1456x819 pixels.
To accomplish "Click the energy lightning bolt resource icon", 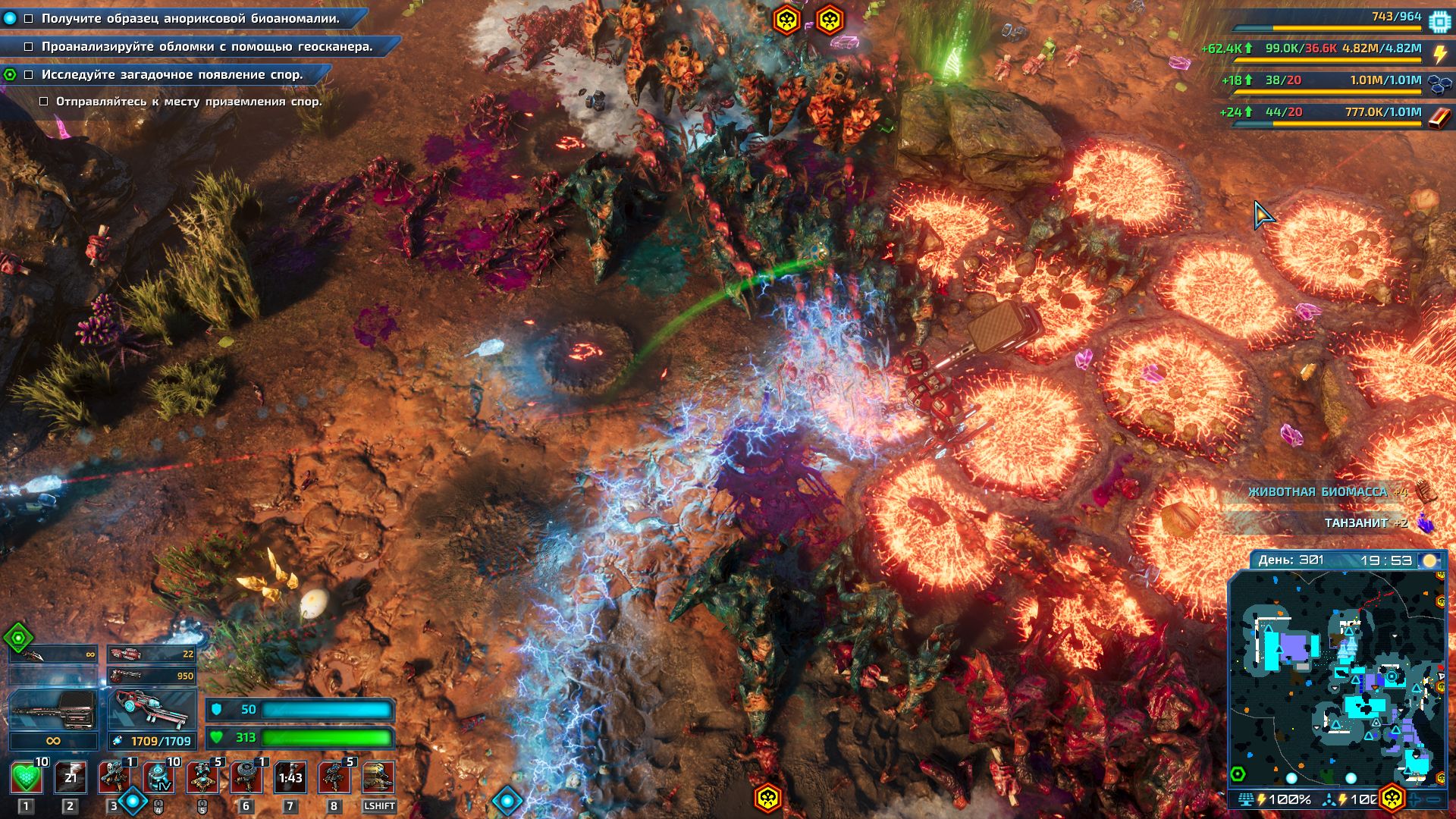I will (1440, 53).
